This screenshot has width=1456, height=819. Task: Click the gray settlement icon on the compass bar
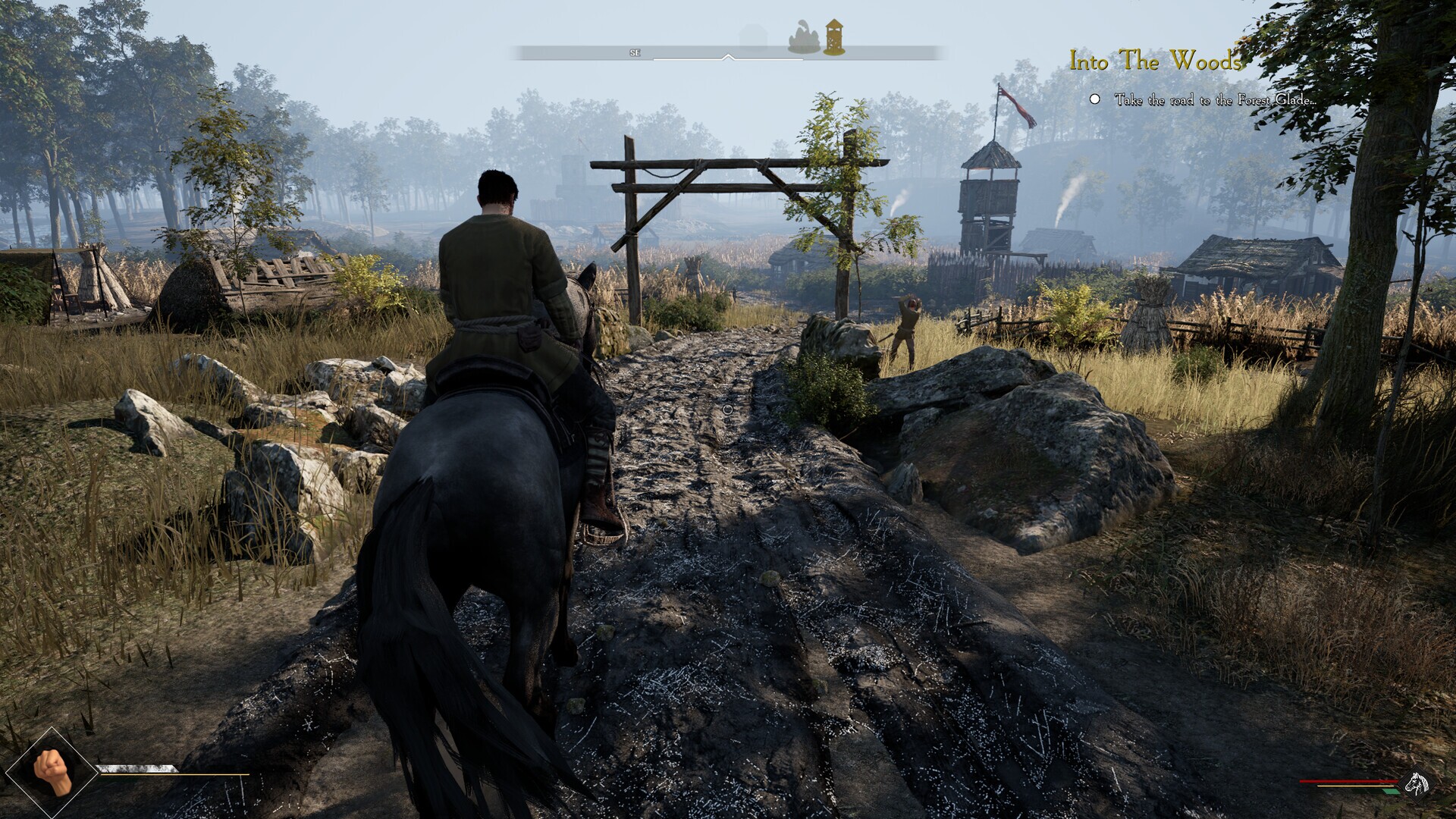805,39
